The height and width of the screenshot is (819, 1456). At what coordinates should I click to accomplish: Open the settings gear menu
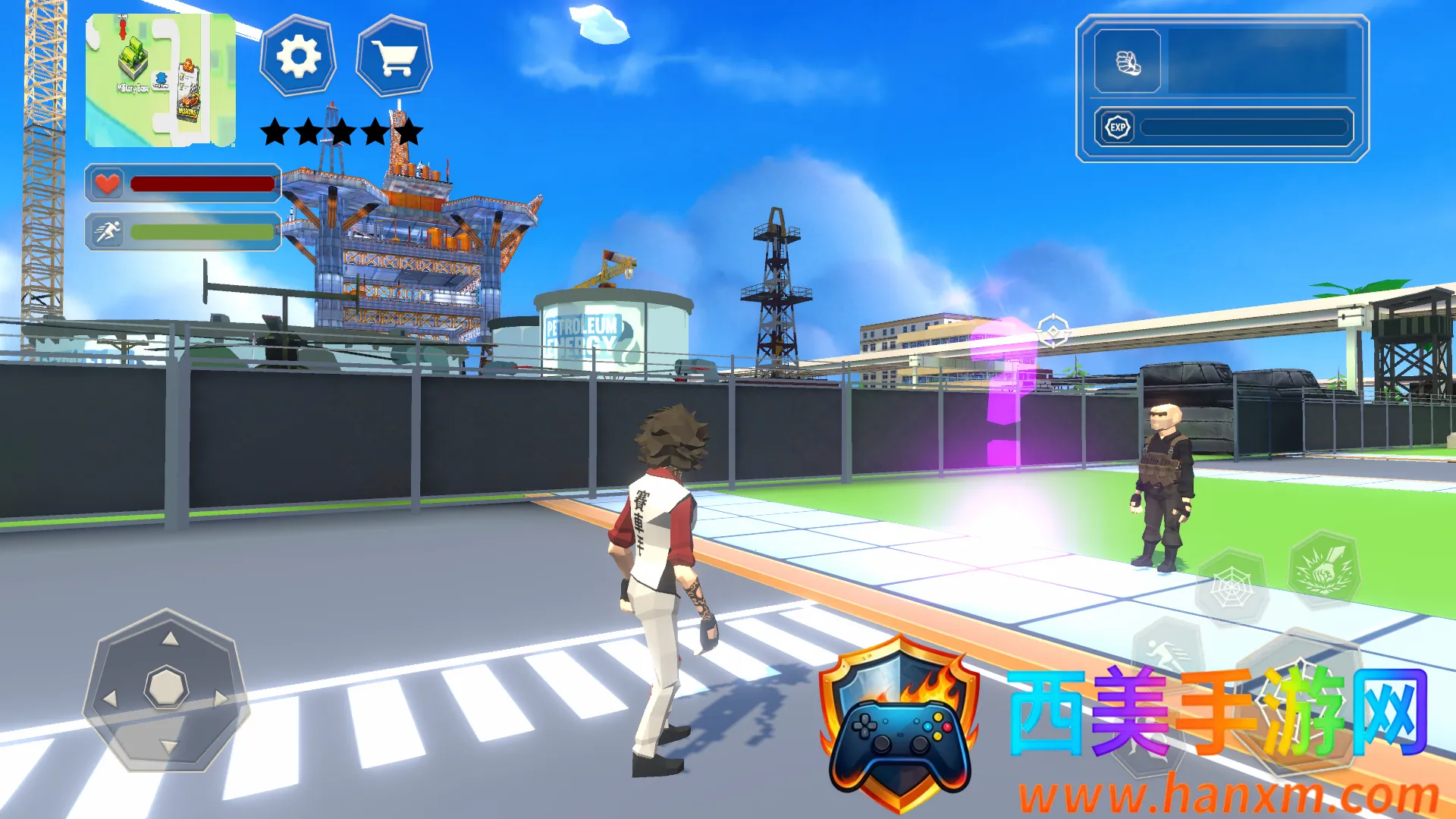point(298,57)
